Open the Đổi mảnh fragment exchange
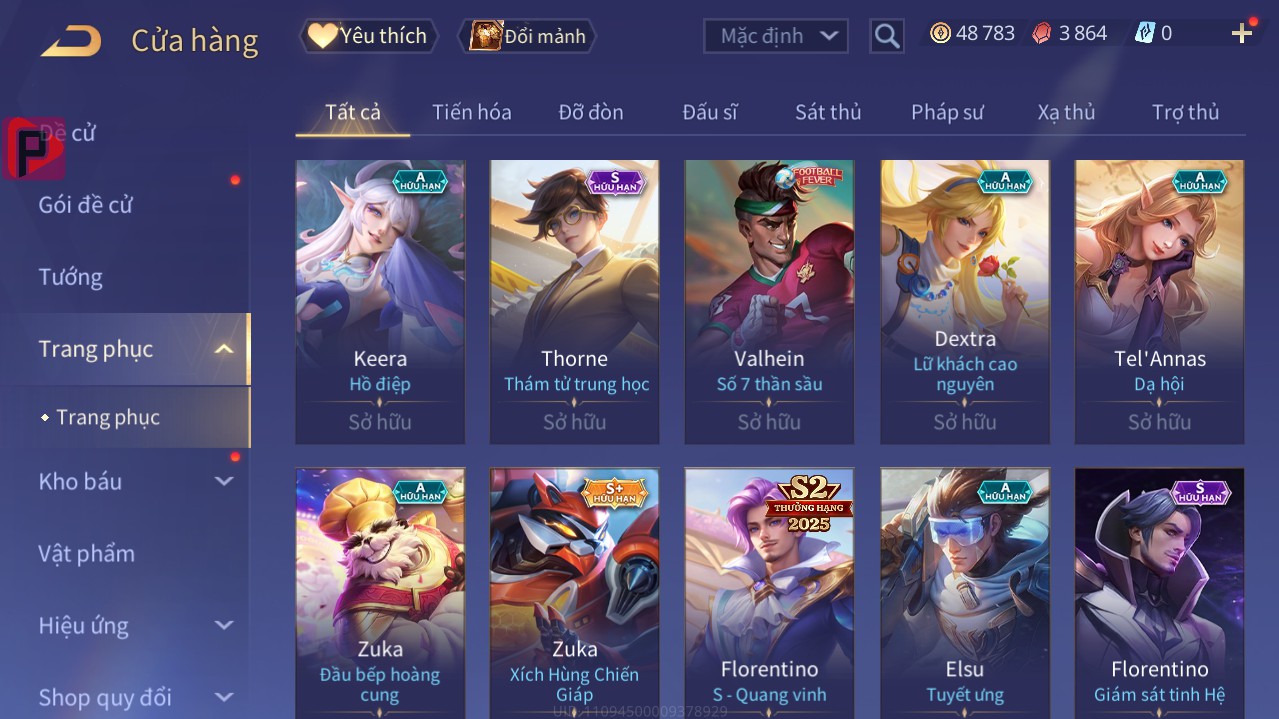The image size is (1279, 719). 527,36
